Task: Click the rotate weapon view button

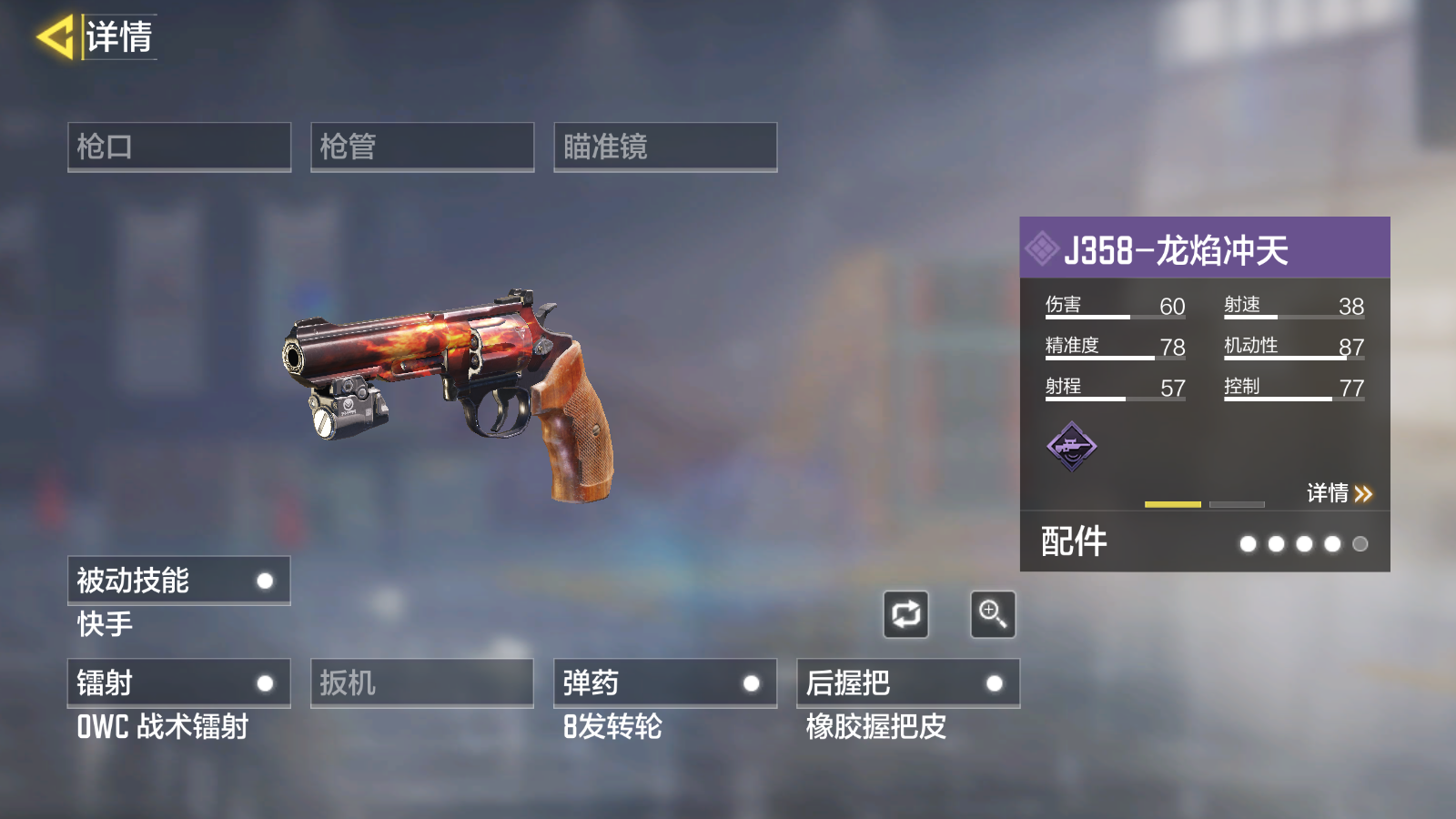Action: tap(905, 615)
